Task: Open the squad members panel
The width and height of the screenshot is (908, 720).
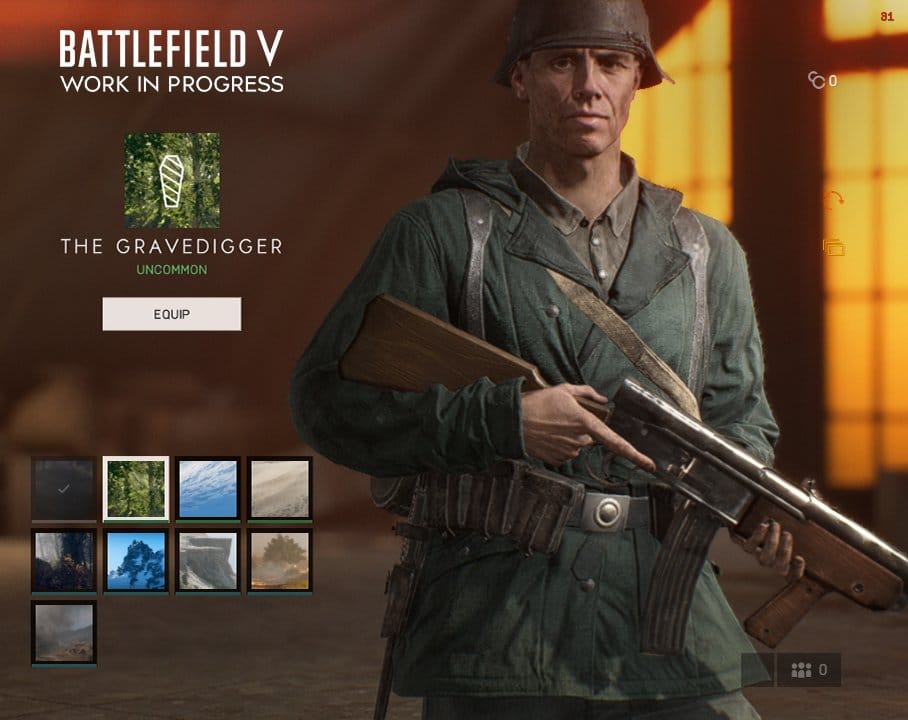Action: [x=808, y=670]
